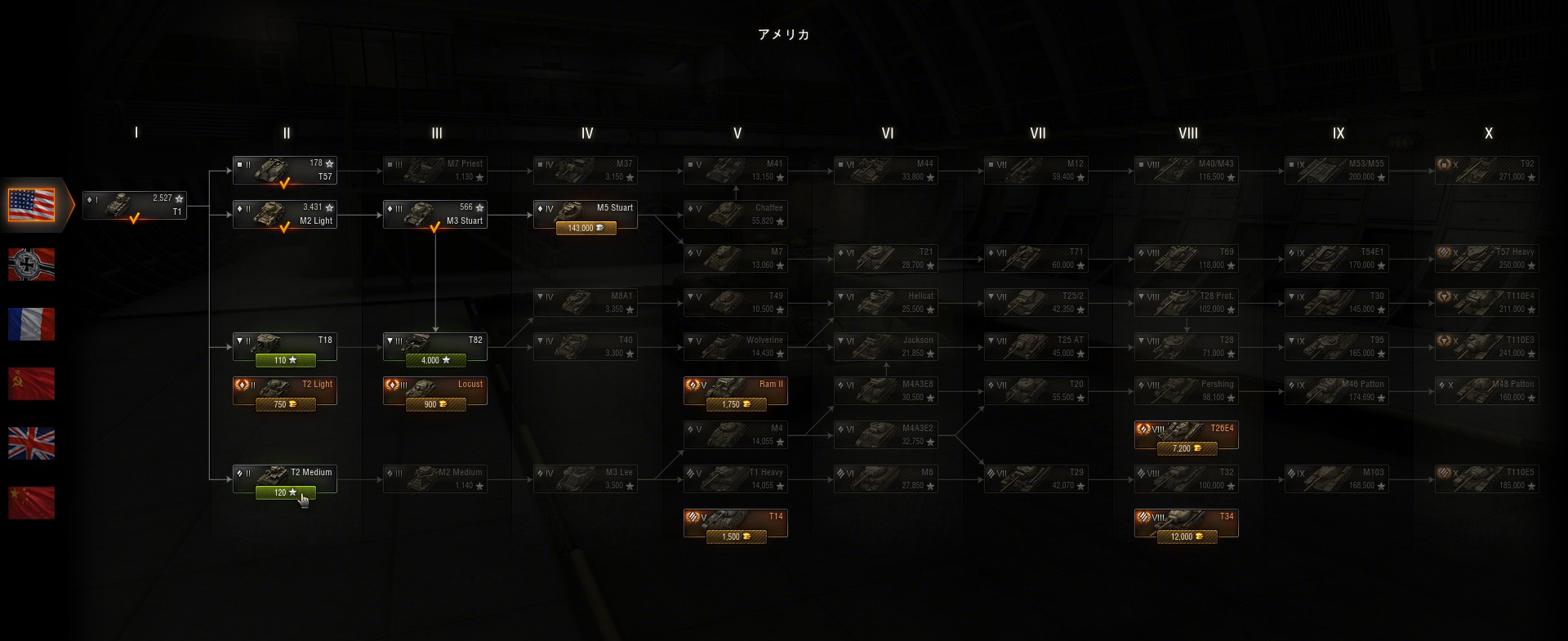Research T18 for 110 experience
The height and width of the screenshot is (641, 1568).
pyautogui.click(x=285, y=360)
